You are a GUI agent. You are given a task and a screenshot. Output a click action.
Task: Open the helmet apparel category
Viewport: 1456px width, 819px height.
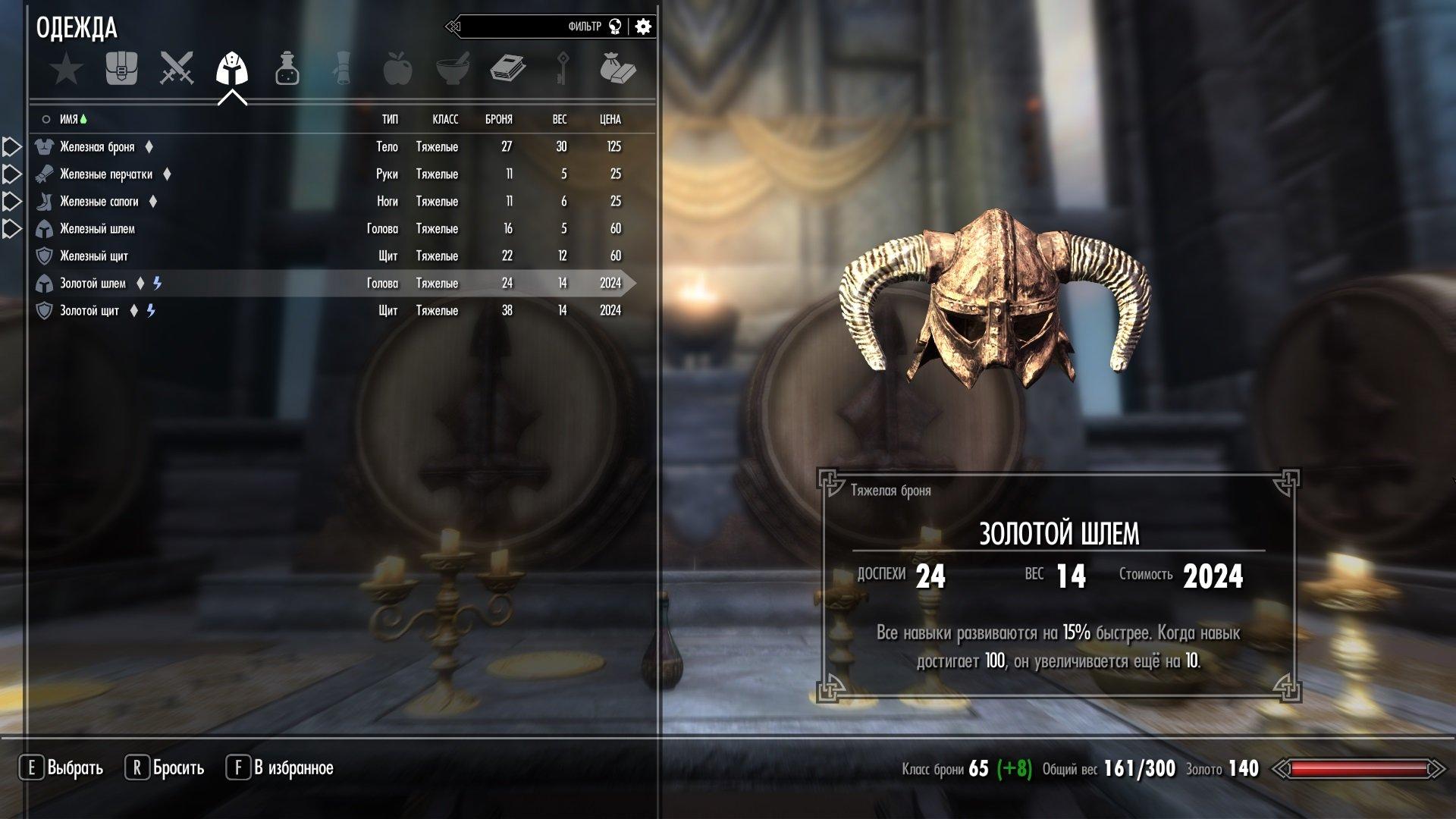tap(232, 69)
